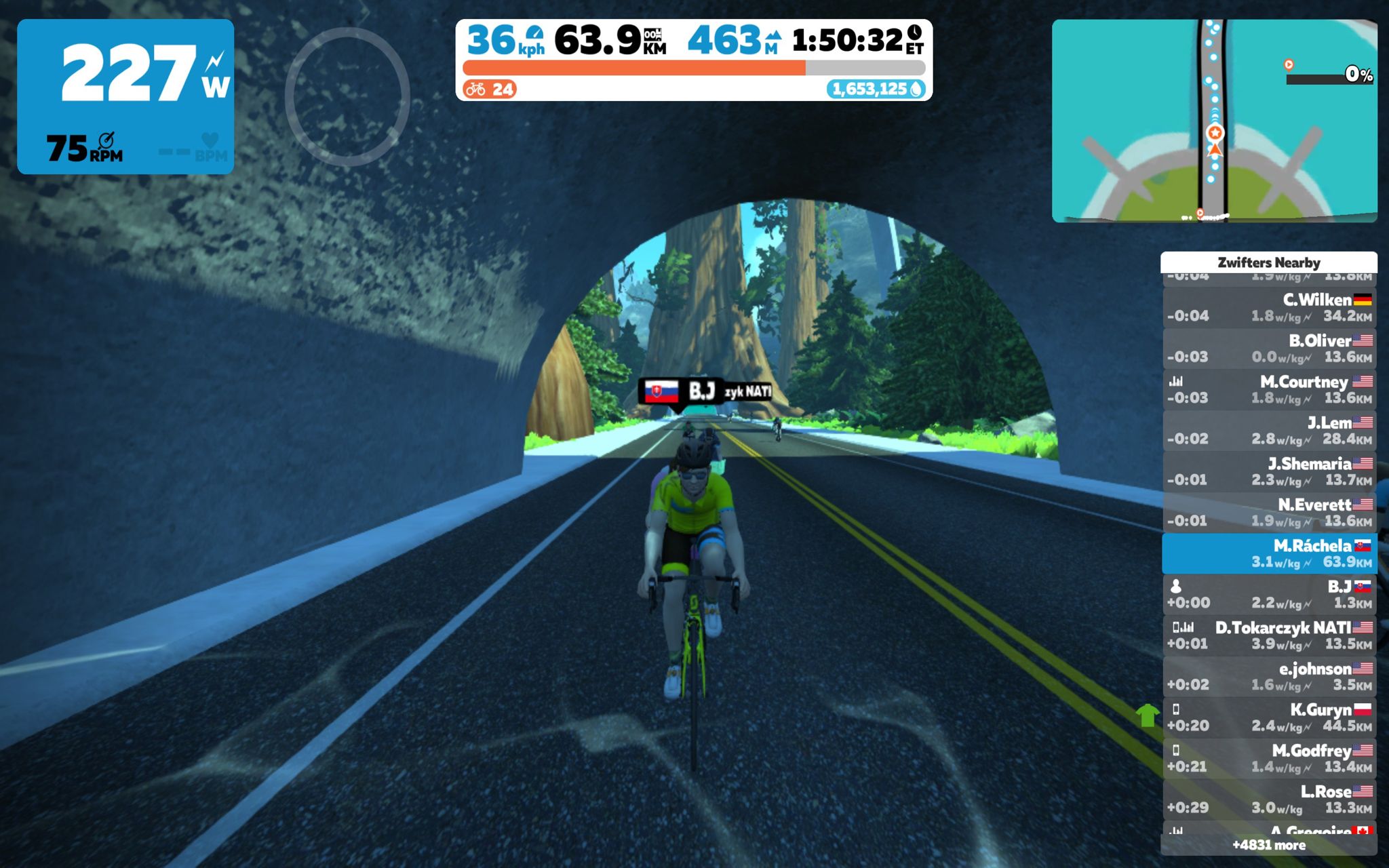Select the highlighted M.Ráchela row
This screenshot has height=868, width=1389.
pyautogui.click(x=1268, y=553)
